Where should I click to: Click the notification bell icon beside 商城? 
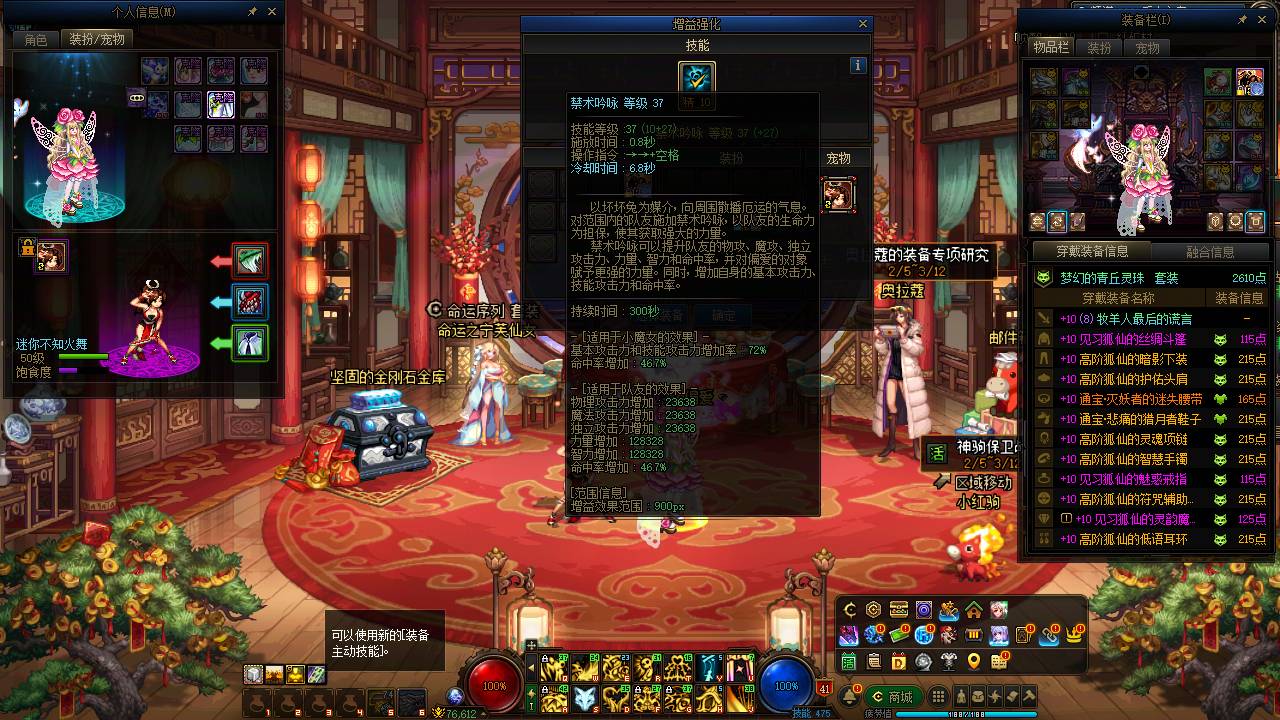tap(849, 695)
